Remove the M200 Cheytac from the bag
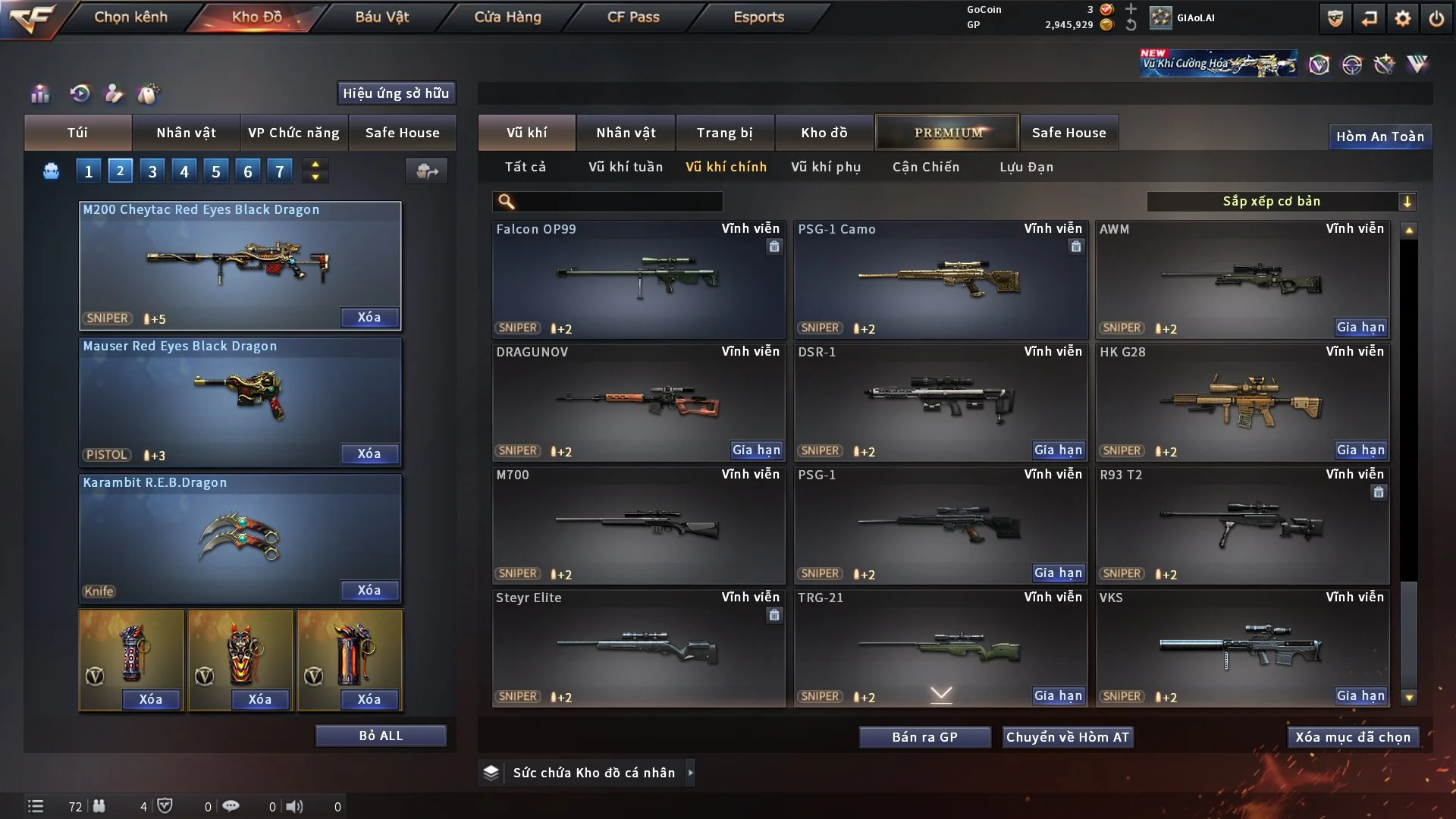Viewport: 1456px width, 819px height. (x=369, y=318)
